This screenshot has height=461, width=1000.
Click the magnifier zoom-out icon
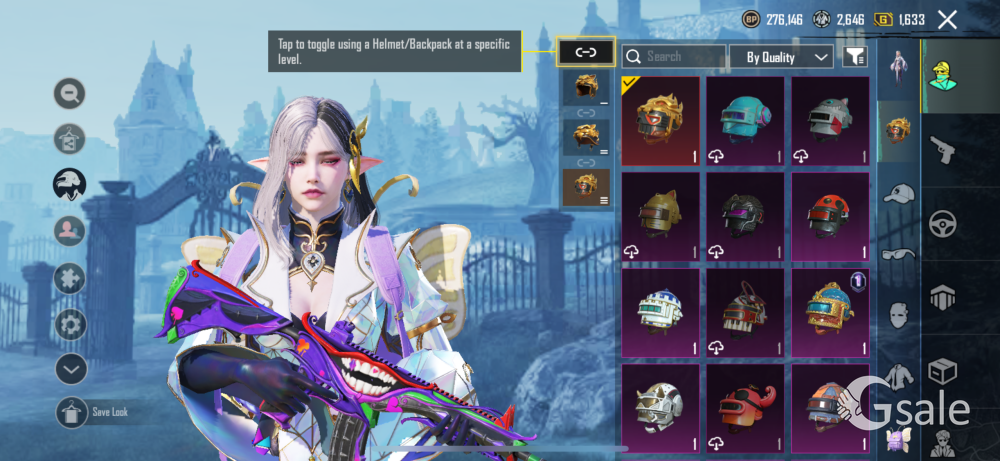coord(70,94)
